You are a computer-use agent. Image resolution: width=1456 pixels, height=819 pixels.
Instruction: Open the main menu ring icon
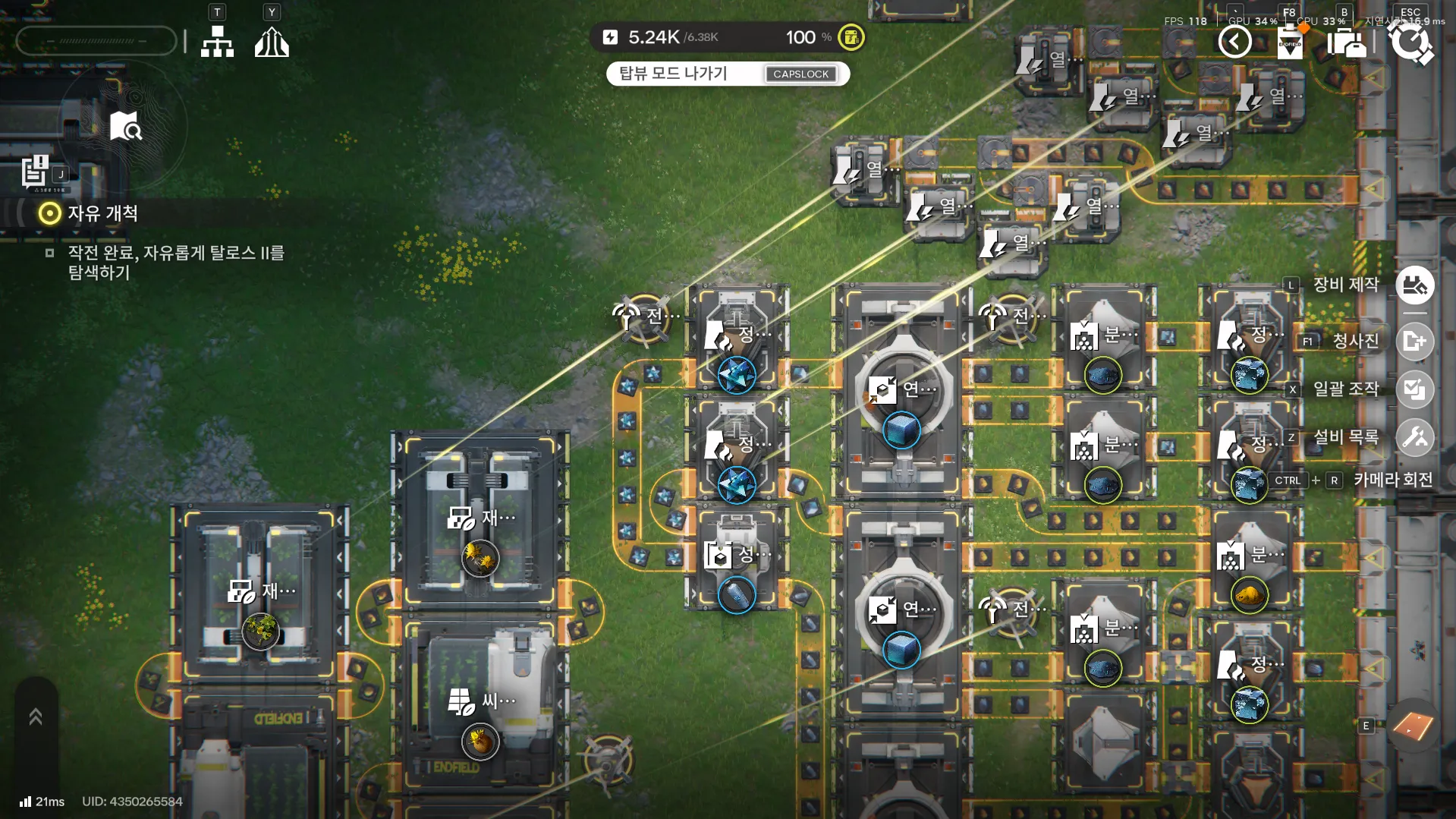pos(1410,42)
